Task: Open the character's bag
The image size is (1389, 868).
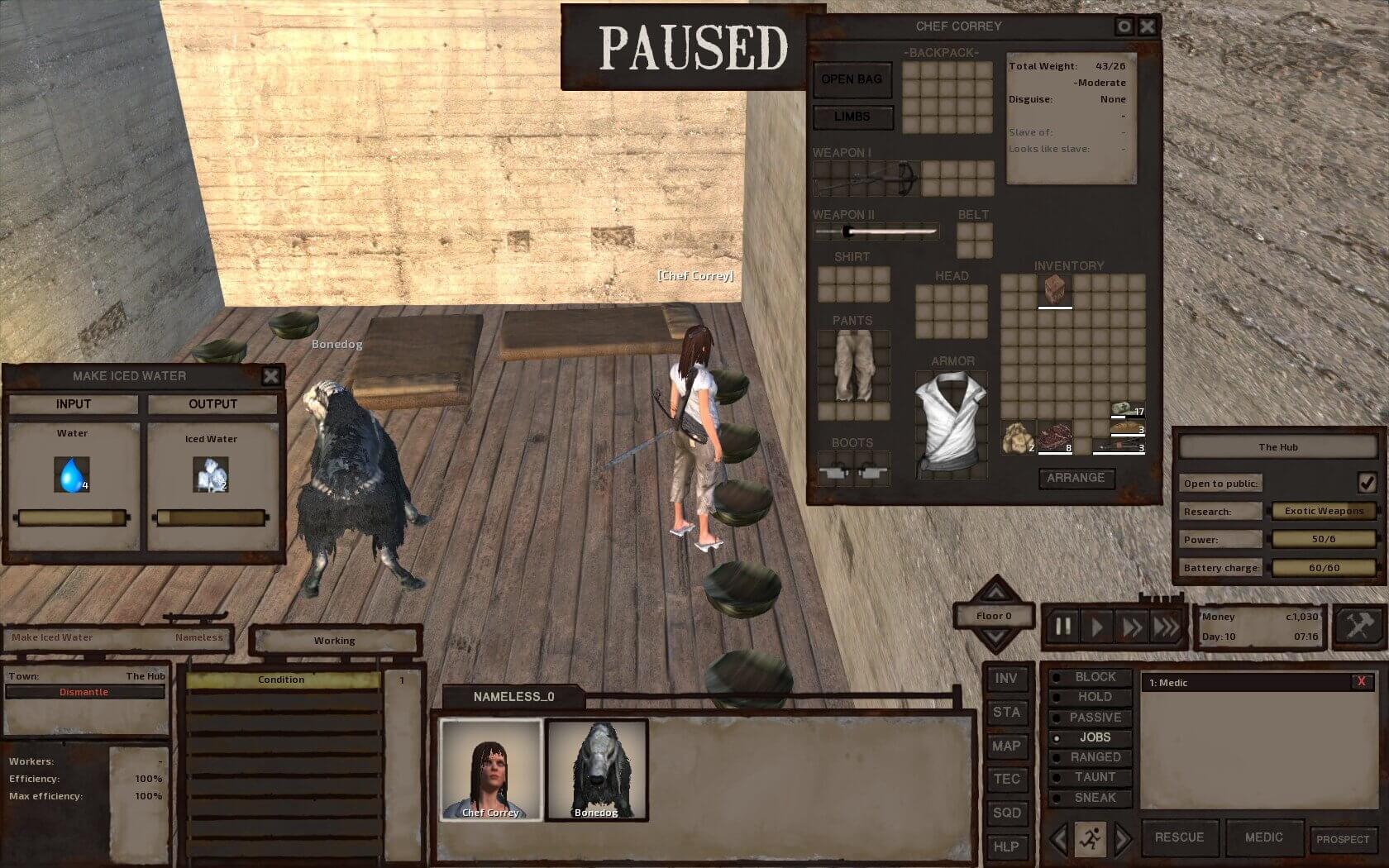Action: pyautogui.click(x=852, y=79)
